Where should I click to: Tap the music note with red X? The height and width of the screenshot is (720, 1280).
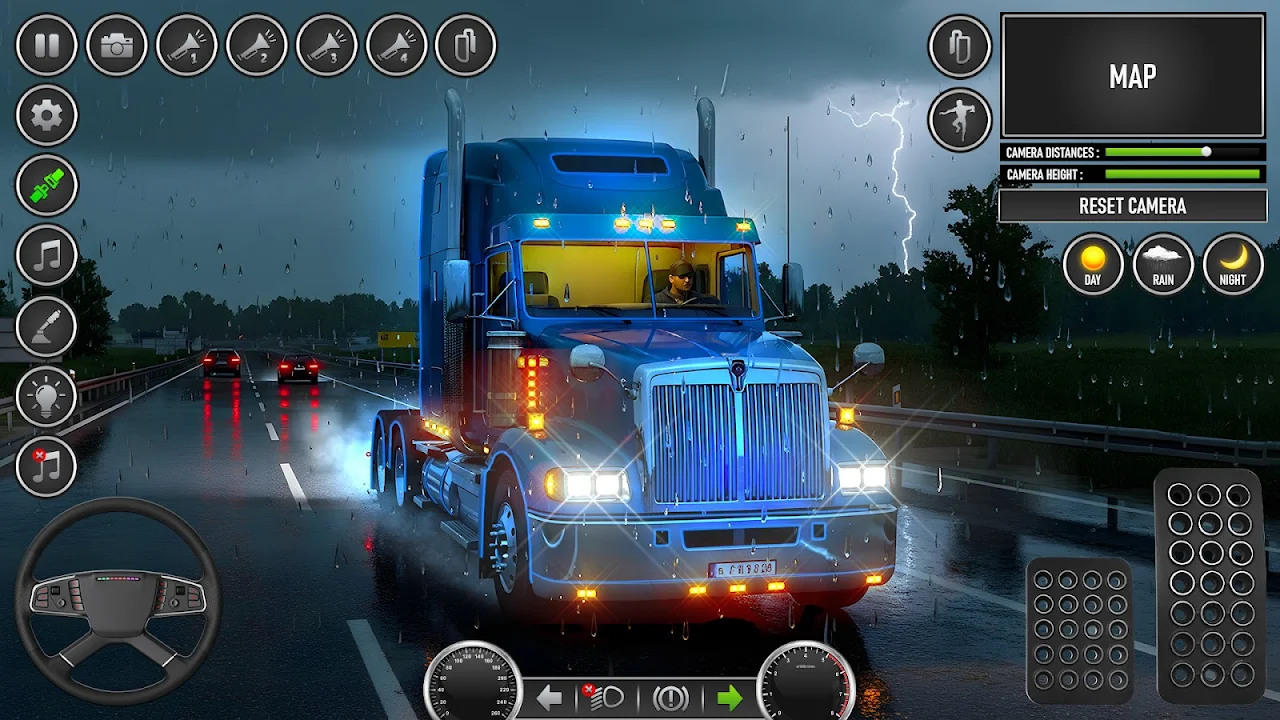click(x=46, y=466)
